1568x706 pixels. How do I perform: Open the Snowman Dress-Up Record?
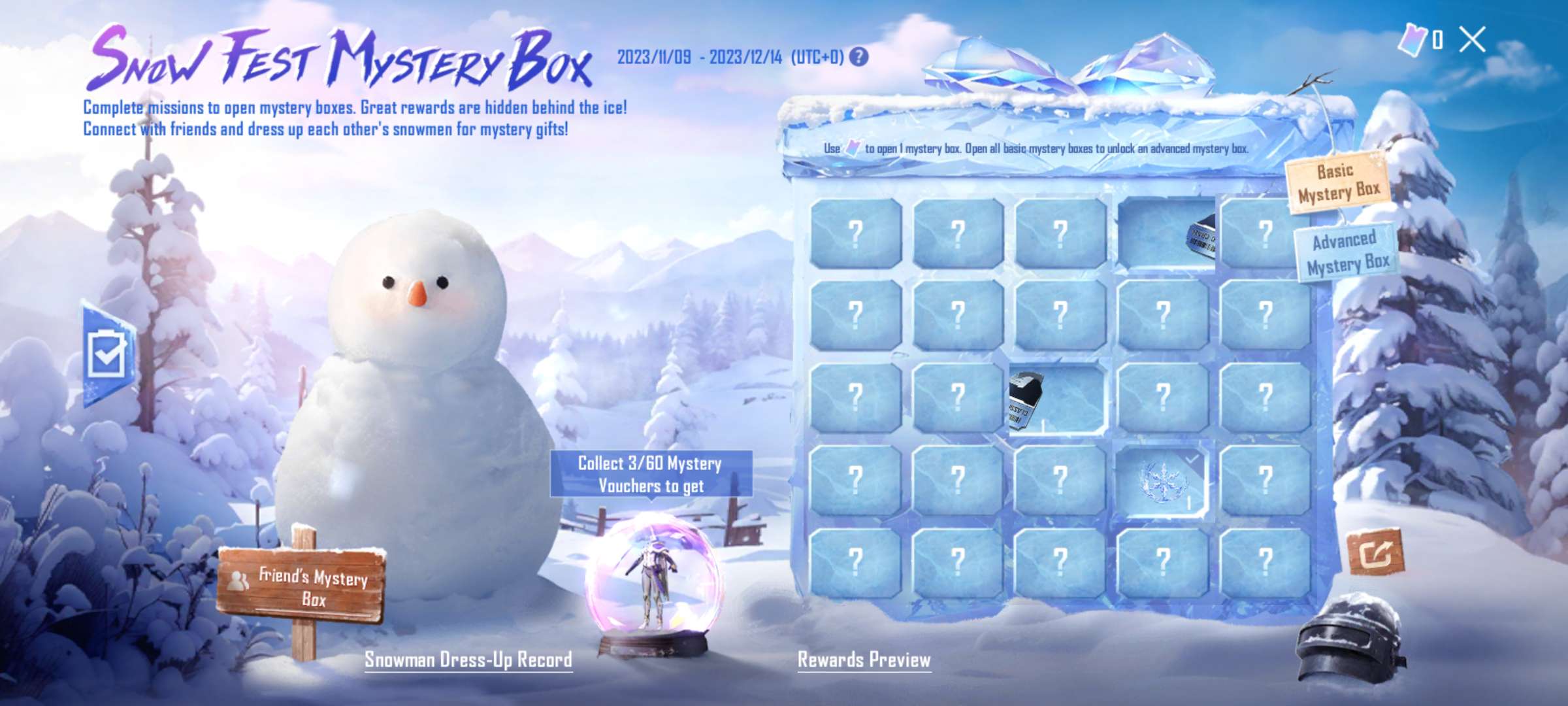pos(469,662)
